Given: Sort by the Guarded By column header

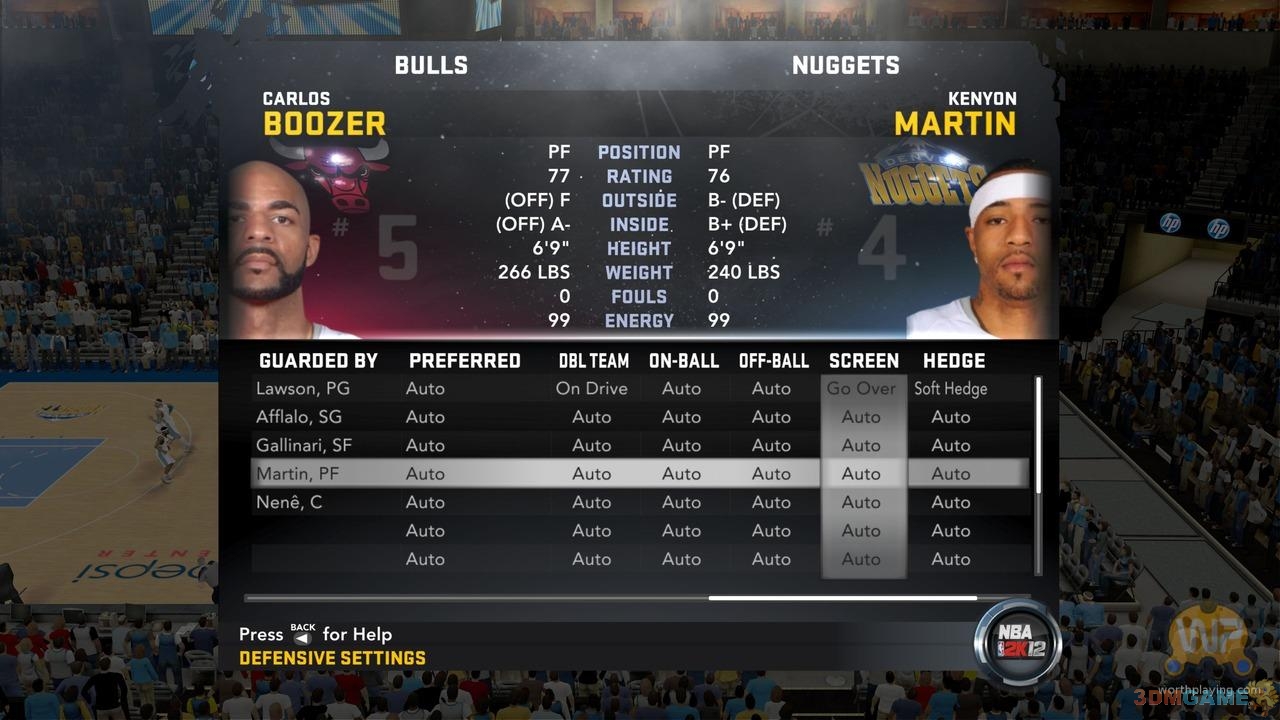Looking at the screenshot, I should [318, 361].
